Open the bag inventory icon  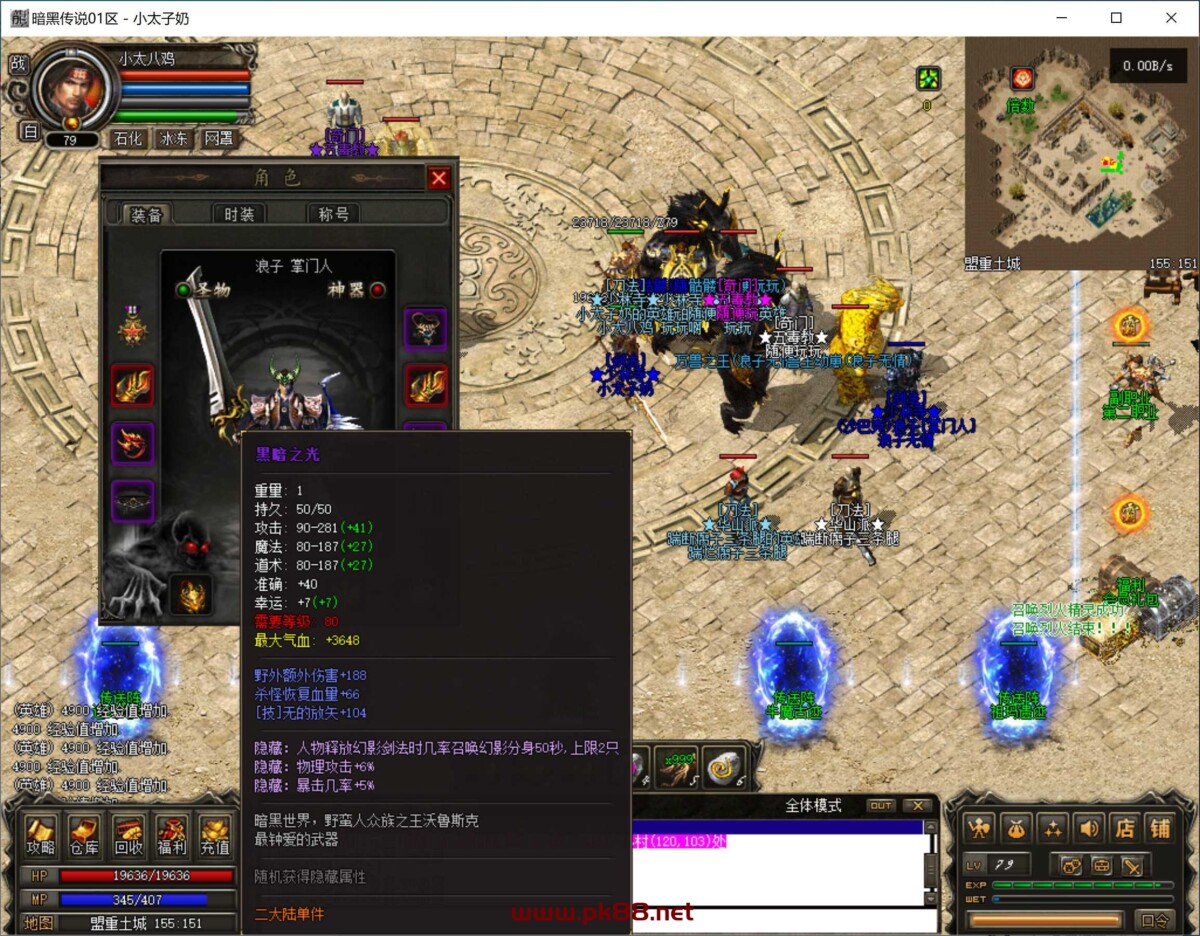[1017, 828]
